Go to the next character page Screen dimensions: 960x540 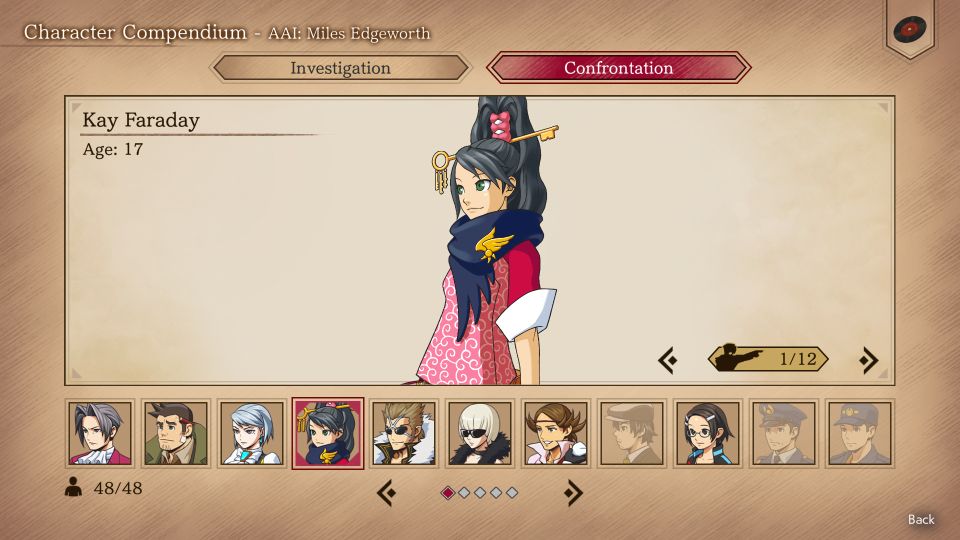572,492
